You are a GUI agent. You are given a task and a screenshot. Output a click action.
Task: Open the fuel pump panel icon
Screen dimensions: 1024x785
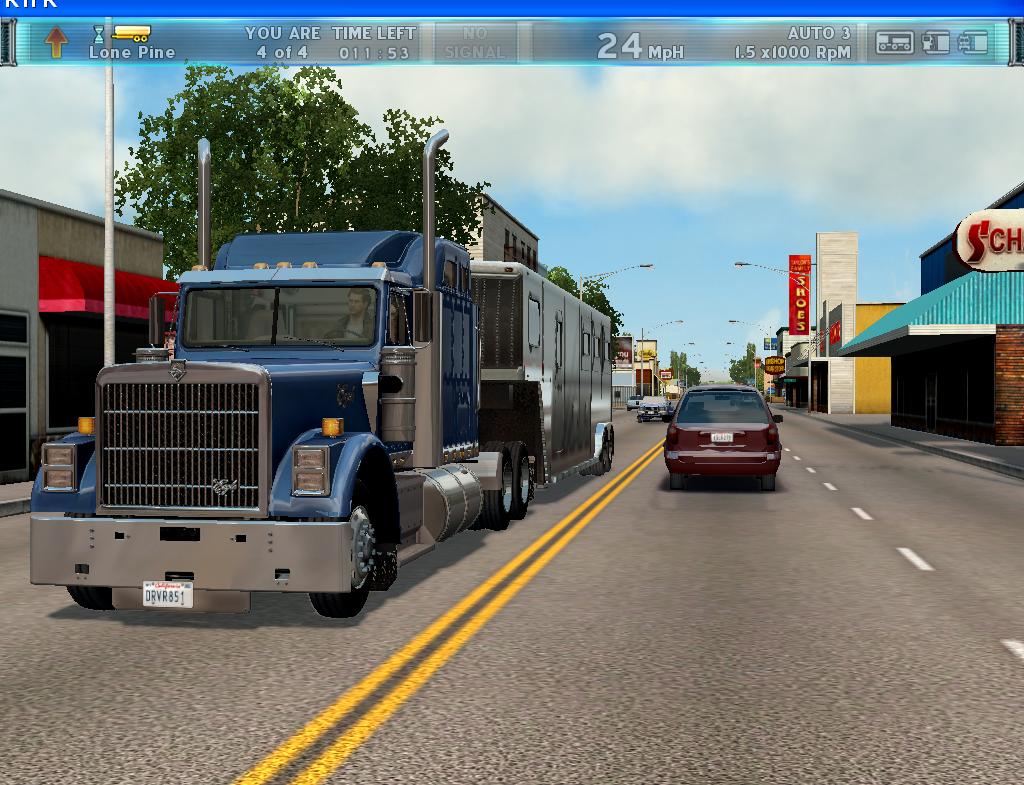pyautogui.click(x=935, y=42)
